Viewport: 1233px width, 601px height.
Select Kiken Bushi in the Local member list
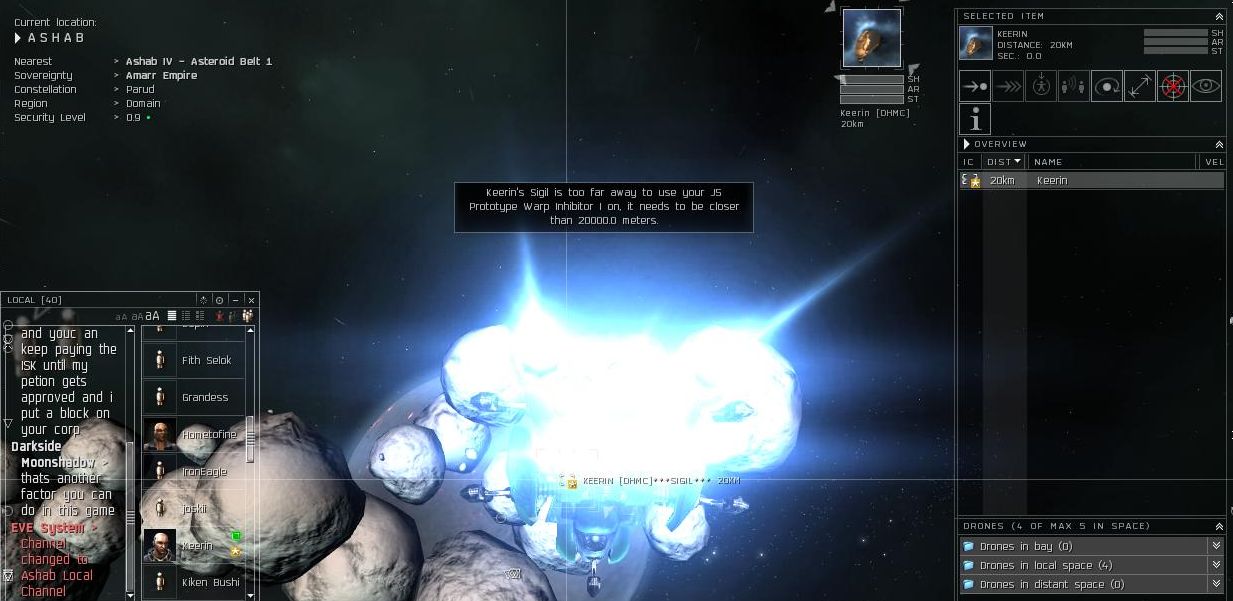[210, 582]
